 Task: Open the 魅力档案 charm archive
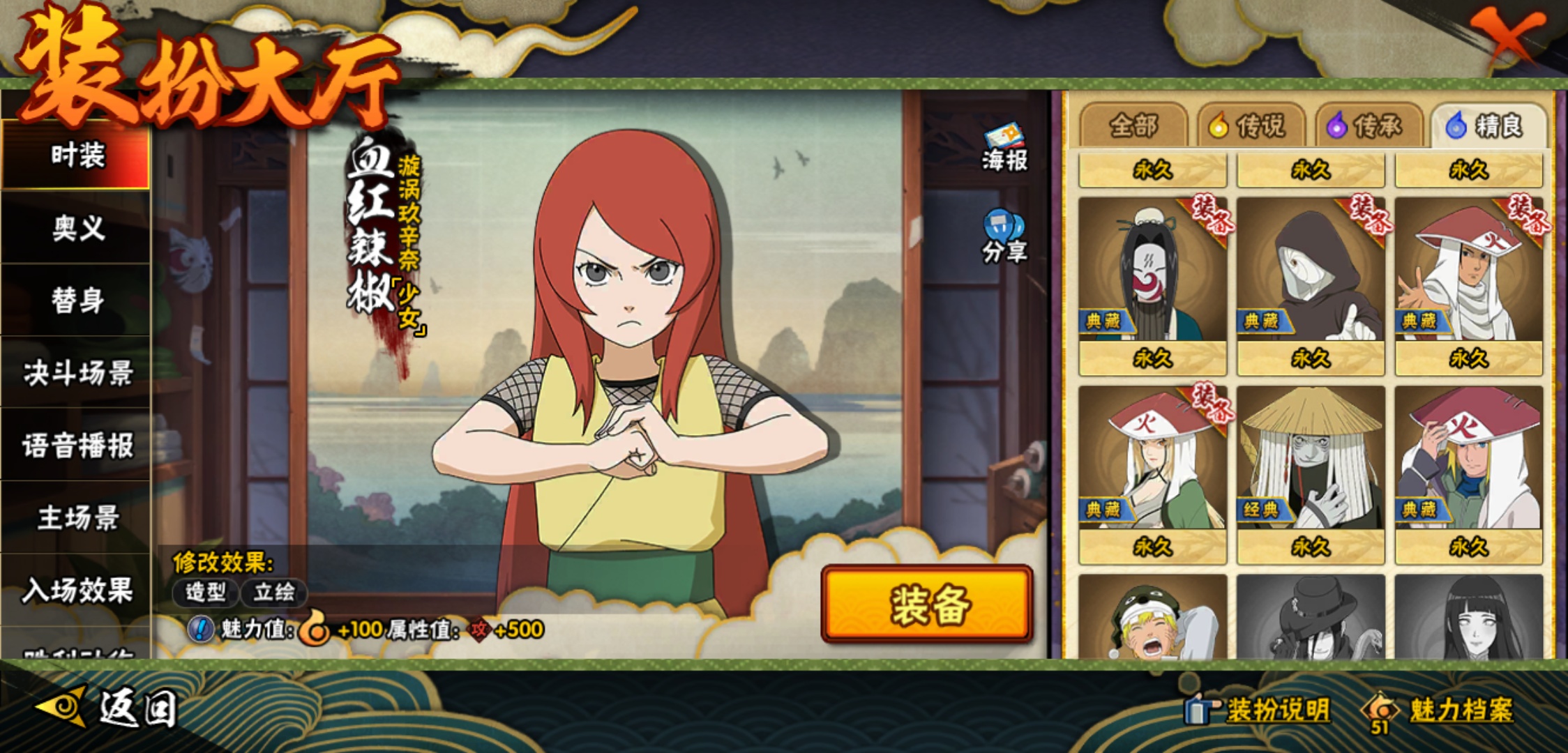(x=1440, y=710)
